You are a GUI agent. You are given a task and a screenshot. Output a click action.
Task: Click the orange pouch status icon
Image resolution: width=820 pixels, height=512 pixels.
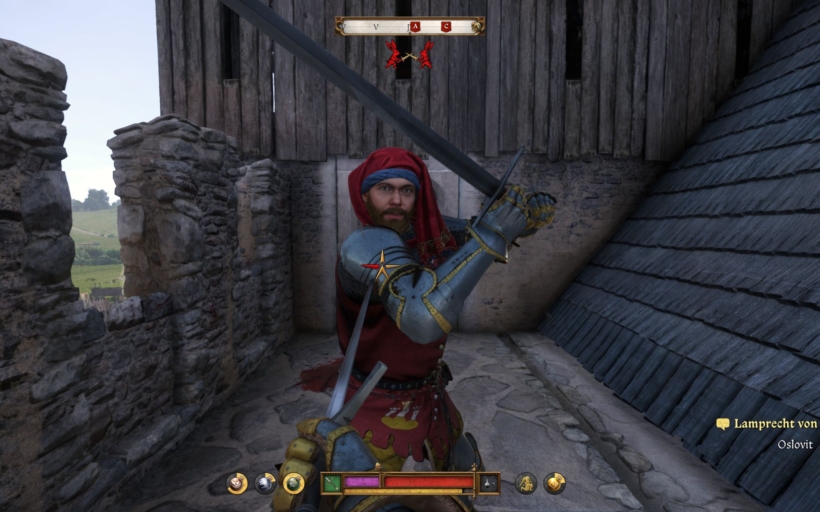(x=554, y=483)
